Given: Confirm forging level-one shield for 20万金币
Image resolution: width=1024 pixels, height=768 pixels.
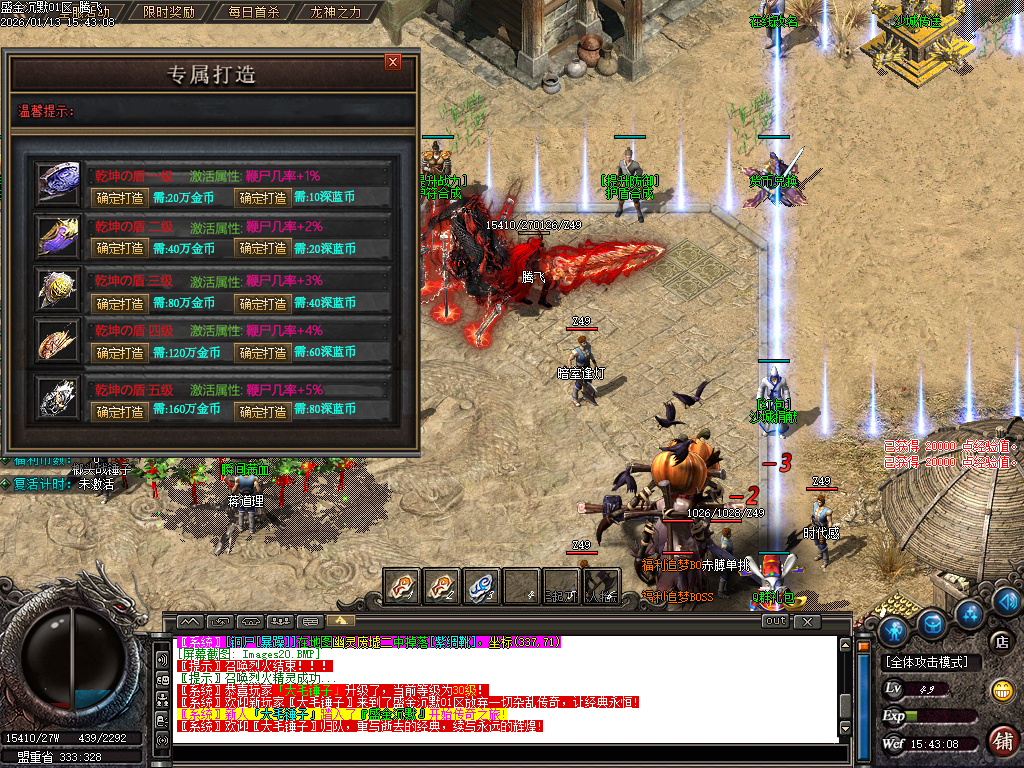Looking at the screenshot, I should point(120,197).
